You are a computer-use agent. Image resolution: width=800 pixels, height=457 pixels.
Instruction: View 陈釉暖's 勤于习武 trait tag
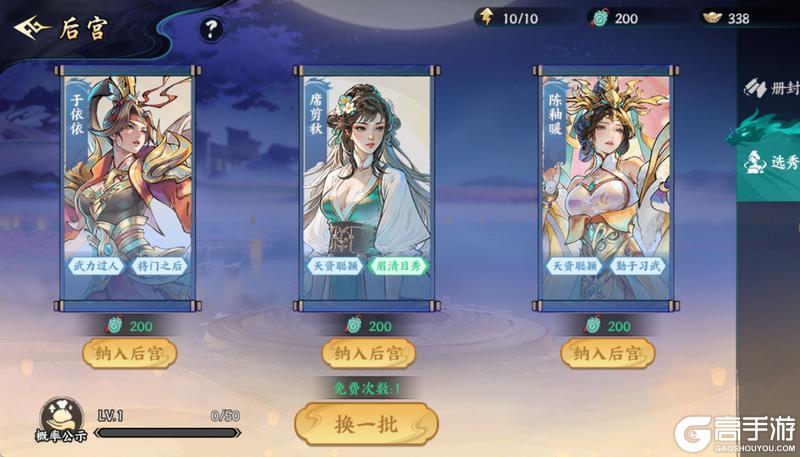tap(637, 266)
